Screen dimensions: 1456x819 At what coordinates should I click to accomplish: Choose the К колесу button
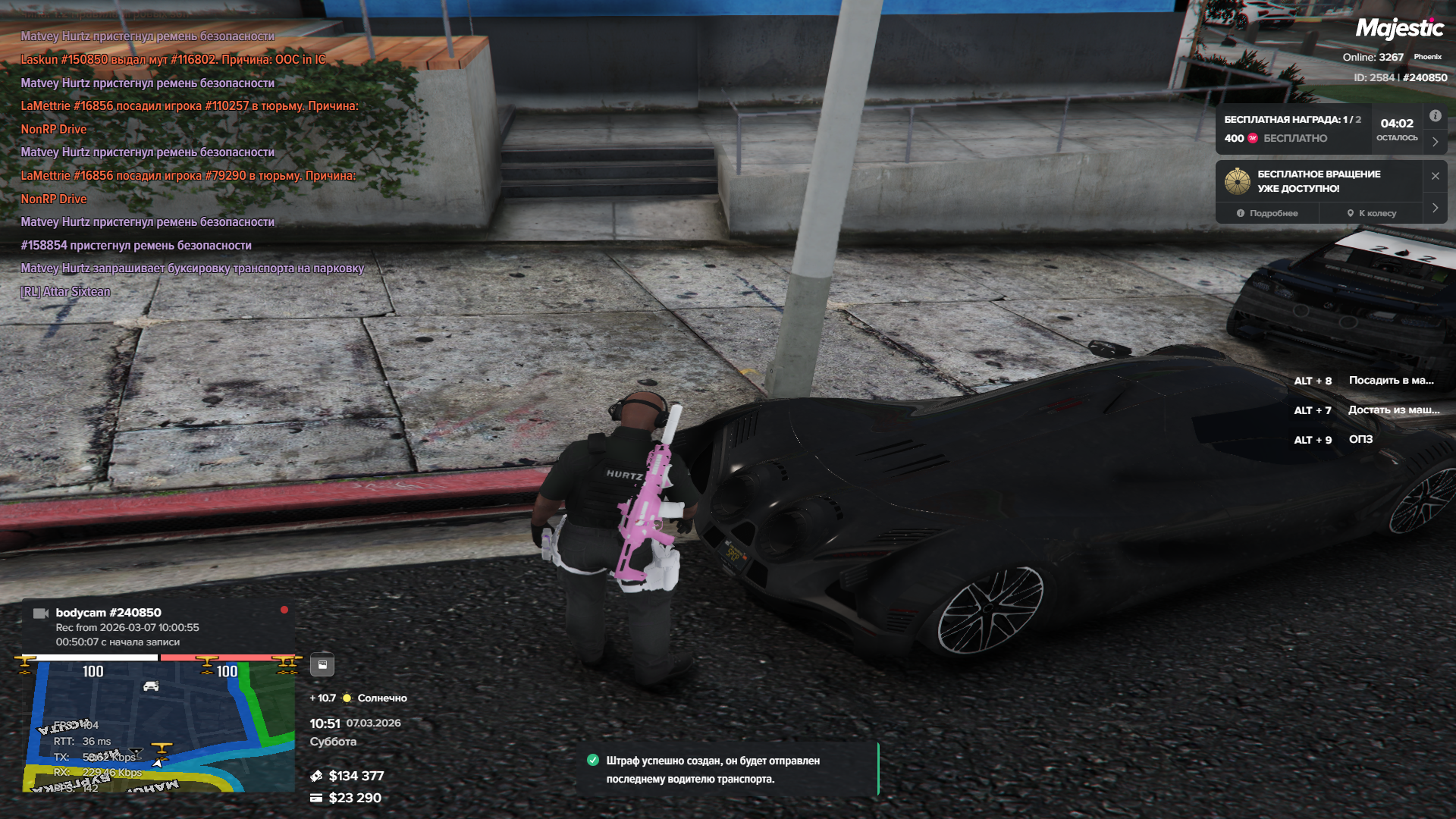(x=1372, y=214)
